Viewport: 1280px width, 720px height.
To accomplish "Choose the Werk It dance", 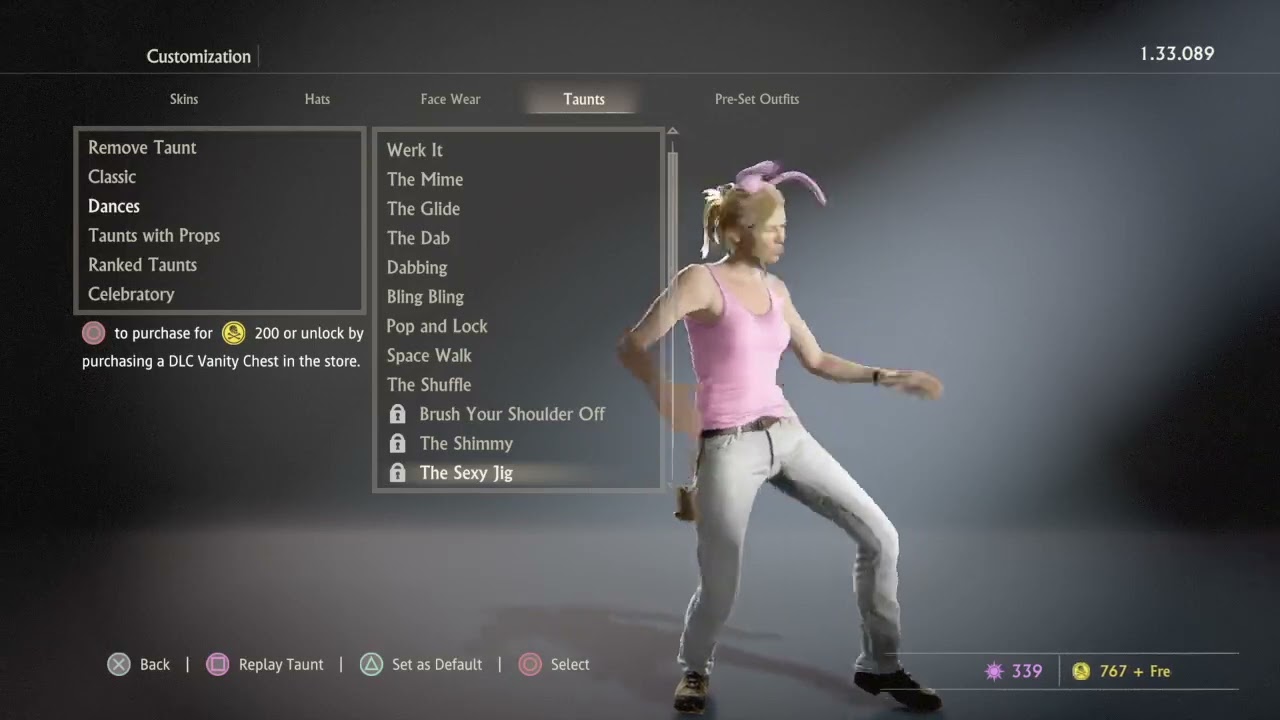I will click(x=415, y=150).
